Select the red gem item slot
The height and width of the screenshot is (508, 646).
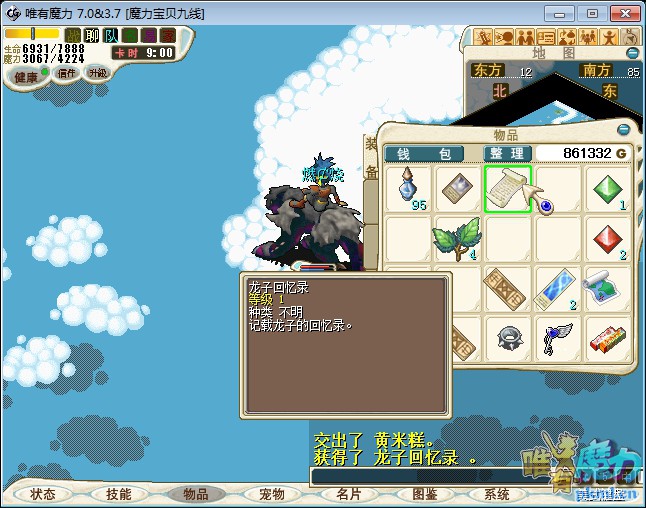tap(608, 238)
